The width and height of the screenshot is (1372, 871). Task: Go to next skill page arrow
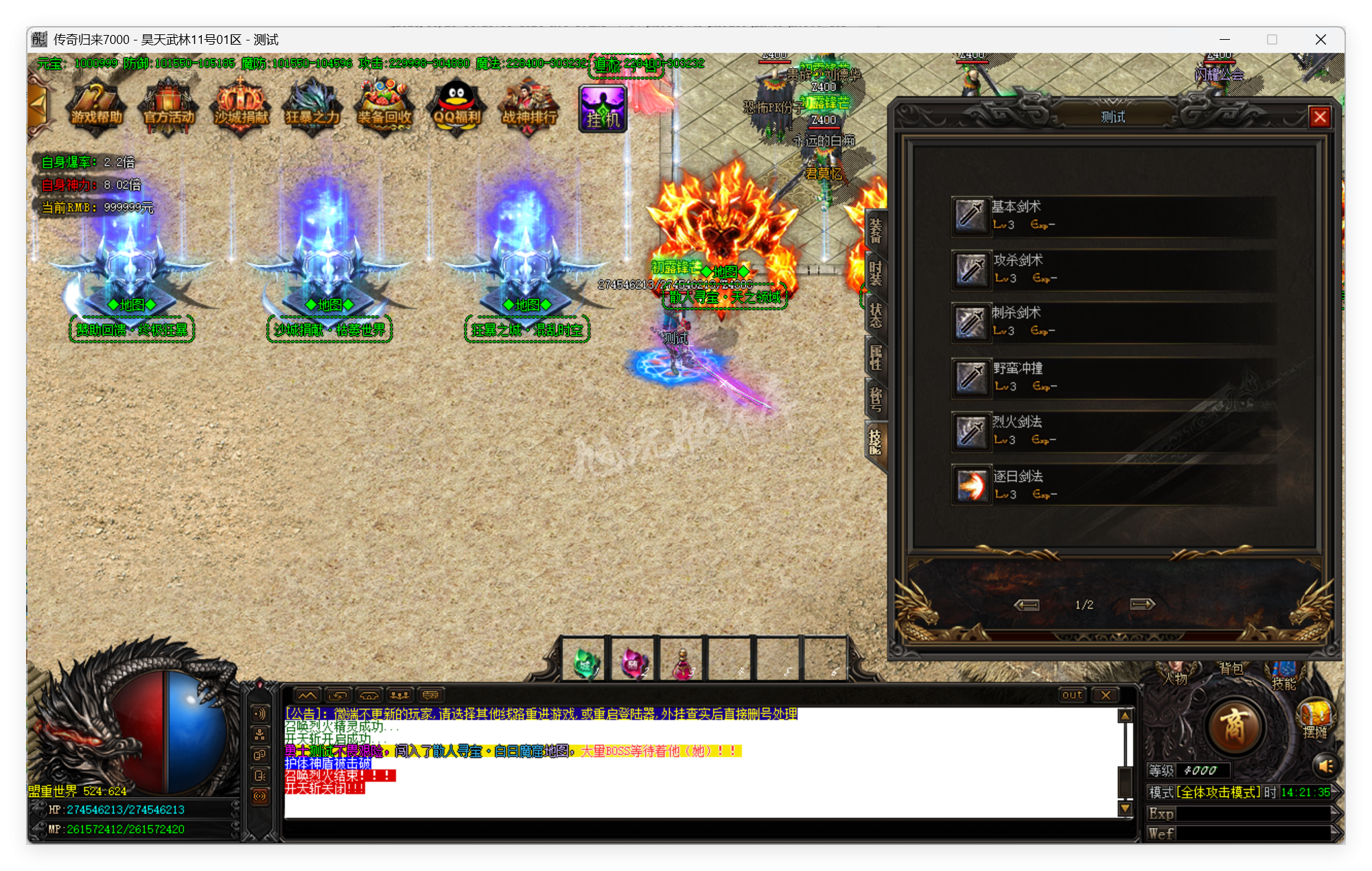[1142, 604]
